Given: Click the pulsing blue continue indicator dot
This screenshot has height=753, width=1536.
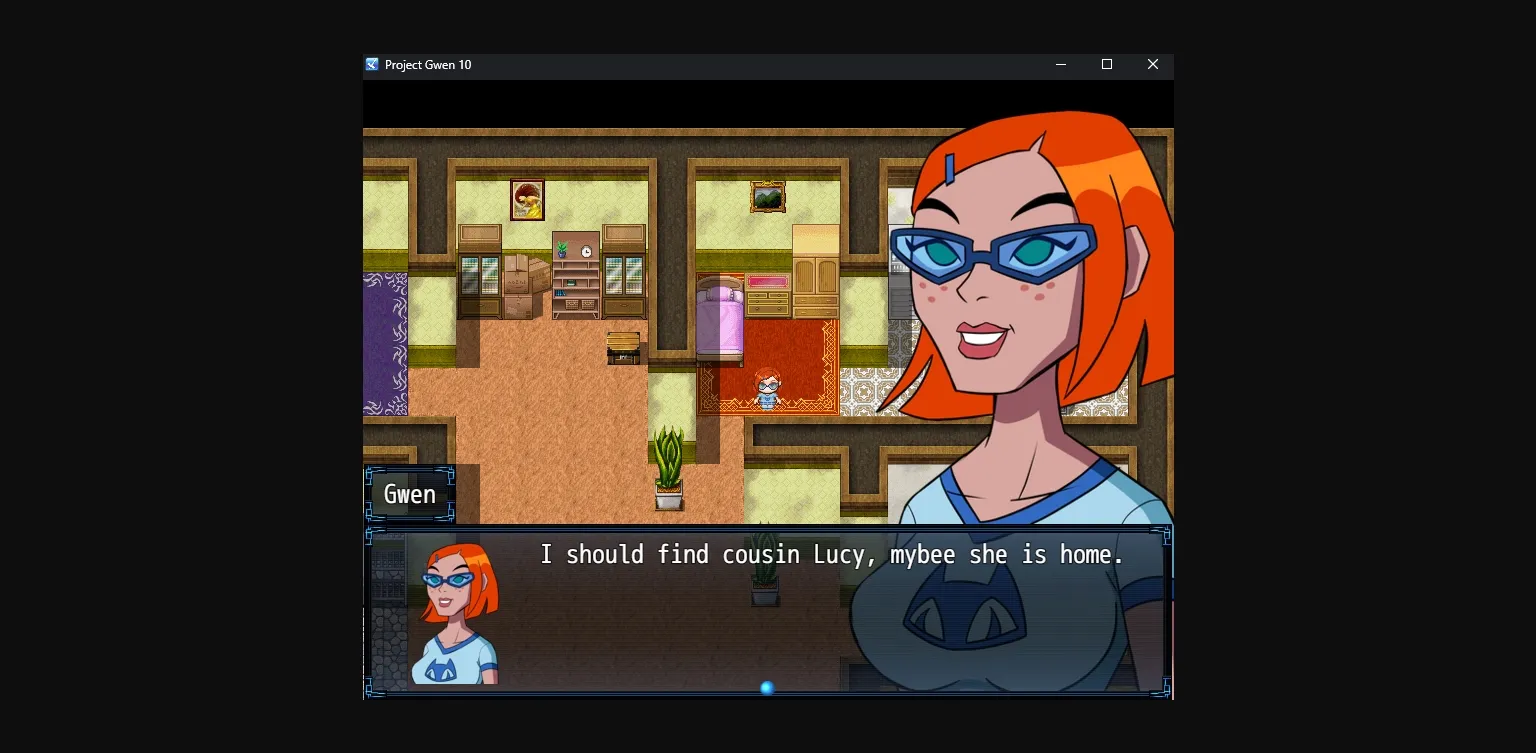Looking at the screenshot, I should (x=767, y=687).
